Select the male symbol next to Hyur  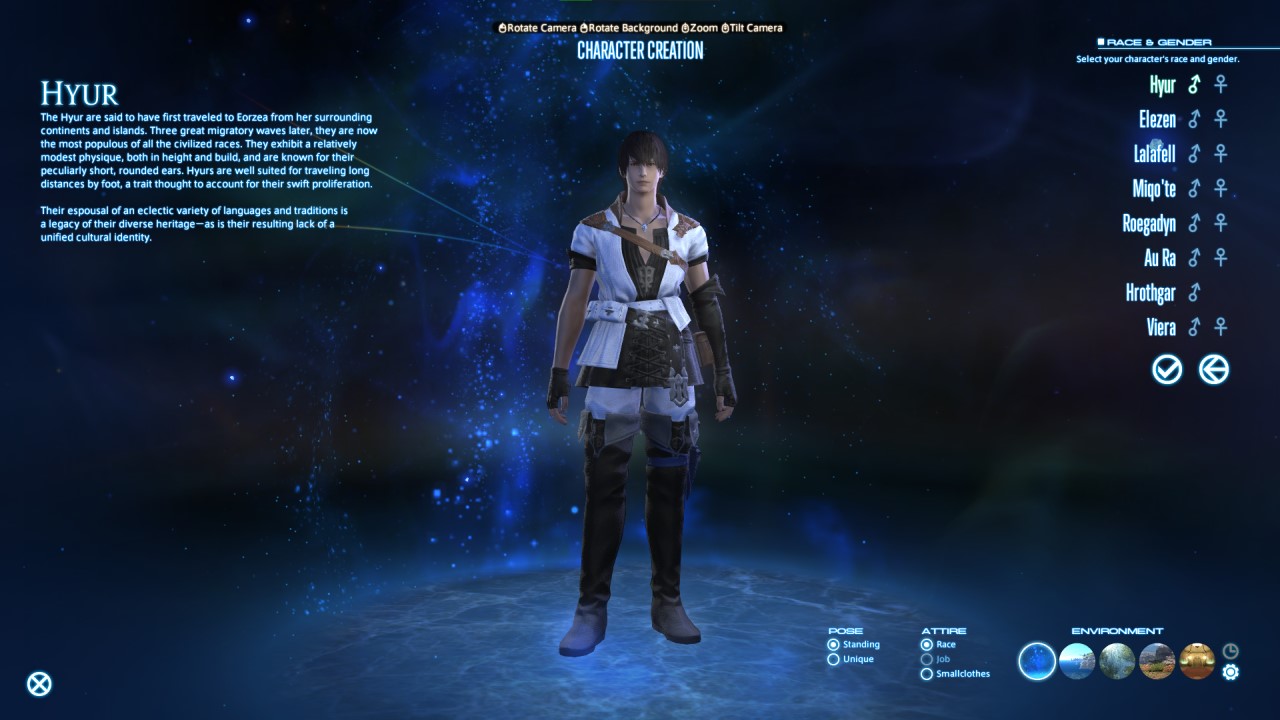coord(1193,85)
